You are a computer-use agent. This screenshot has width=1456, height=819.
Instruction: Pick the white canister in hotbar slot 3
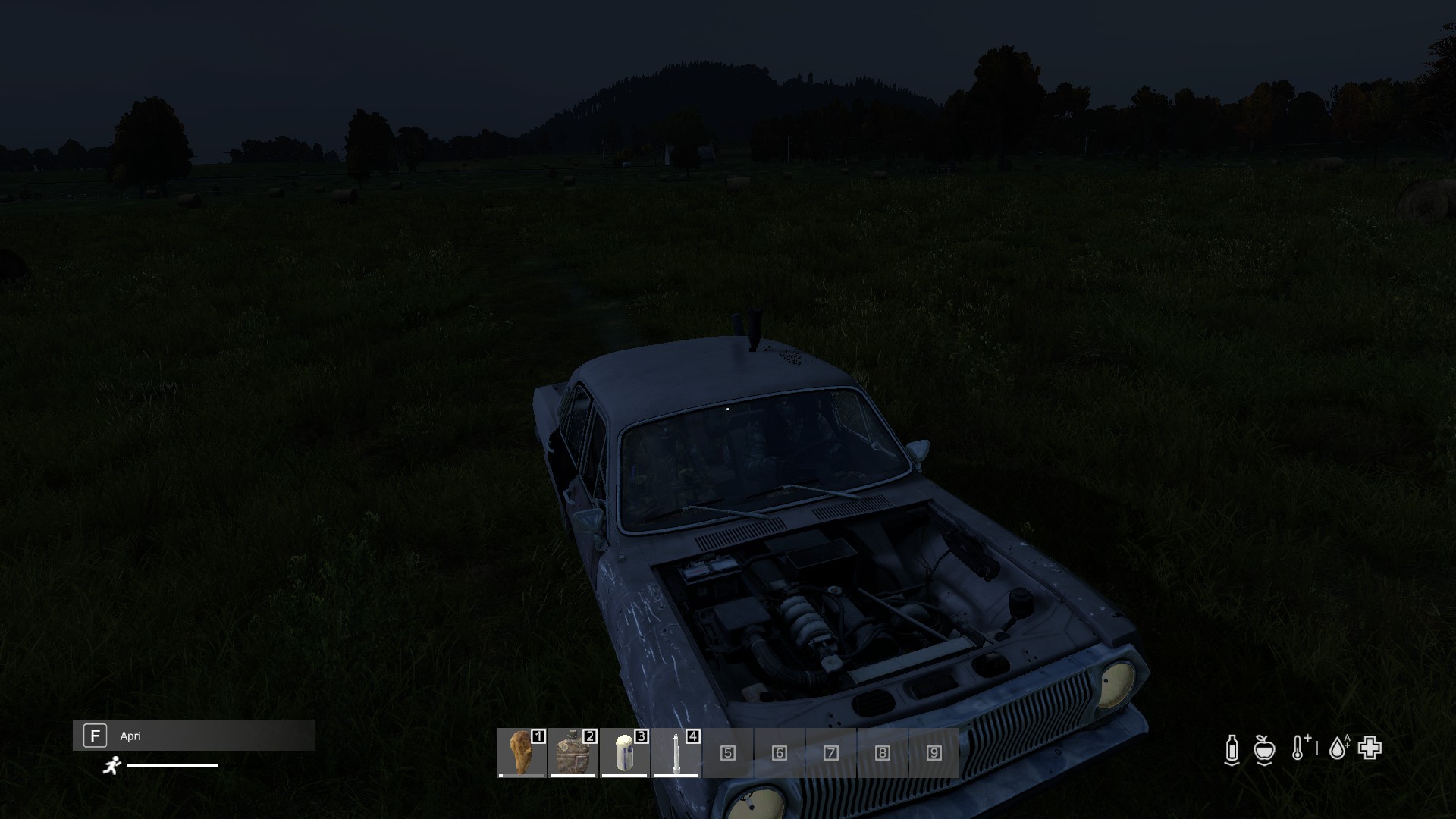[624, 752]
